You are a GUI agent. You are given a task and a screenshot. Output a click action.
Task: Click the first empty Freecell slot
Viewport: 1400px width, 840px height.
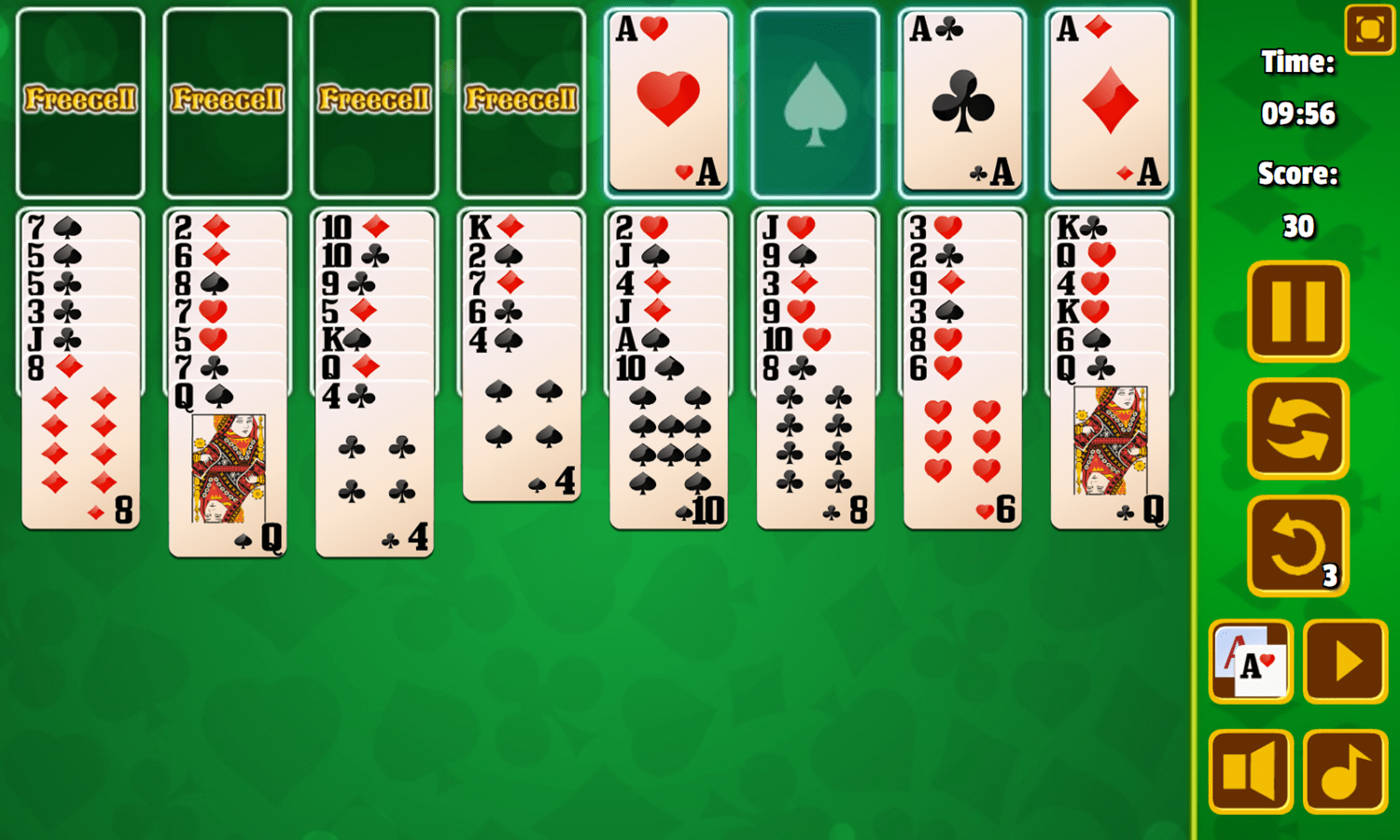click(x=79, y=100)
